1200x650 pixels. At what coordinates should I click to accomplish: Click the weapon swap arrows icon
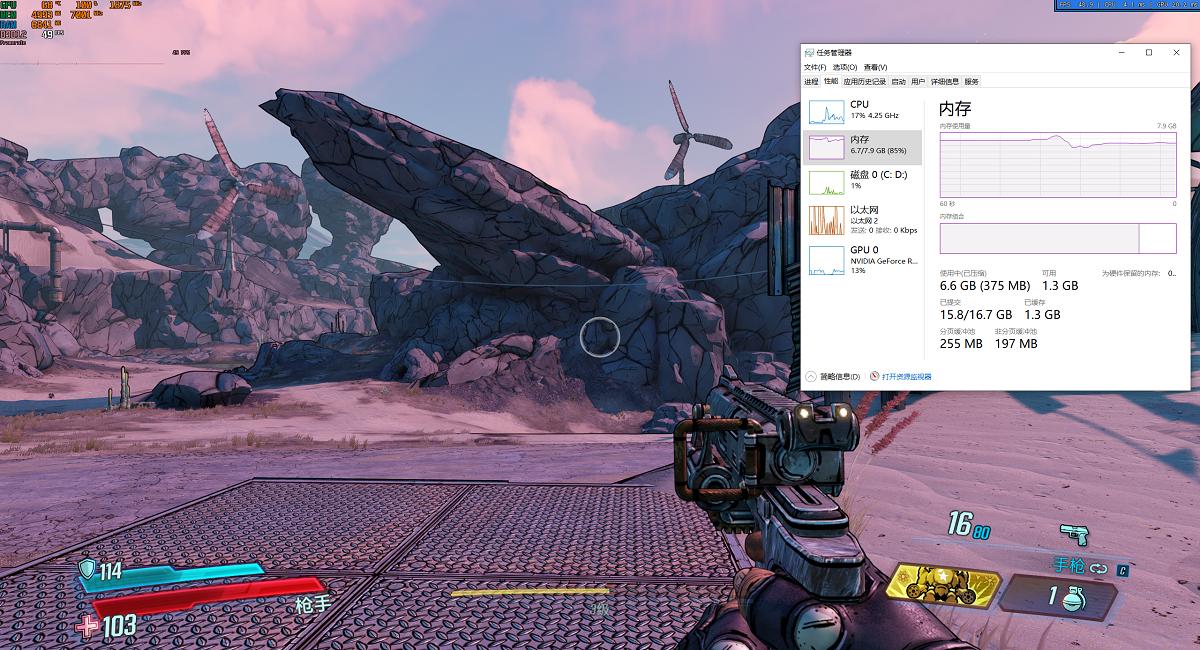tap(1099, 568)
